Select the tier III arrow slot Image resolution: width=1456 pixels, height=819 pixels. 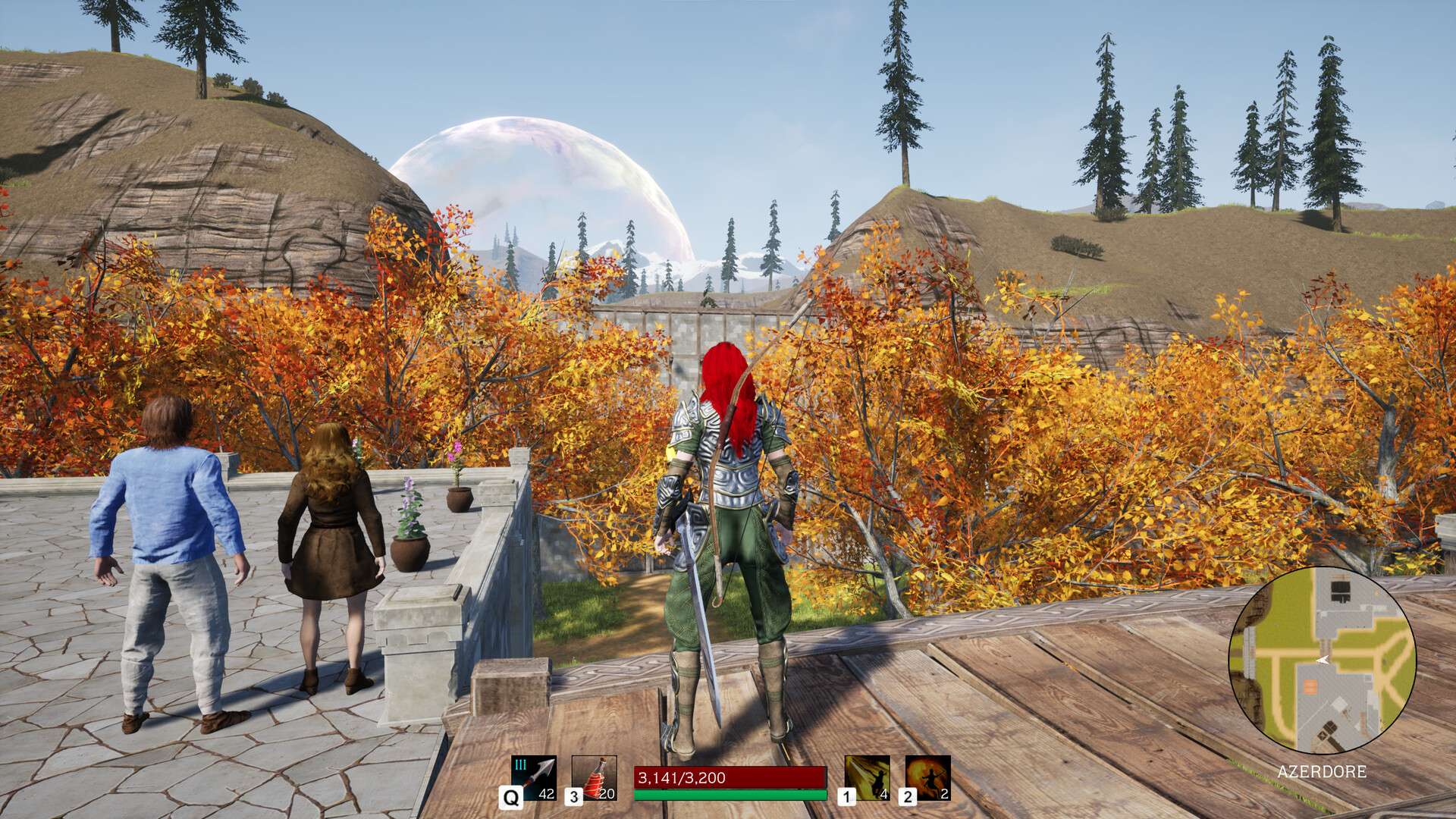tap(534, 777)
